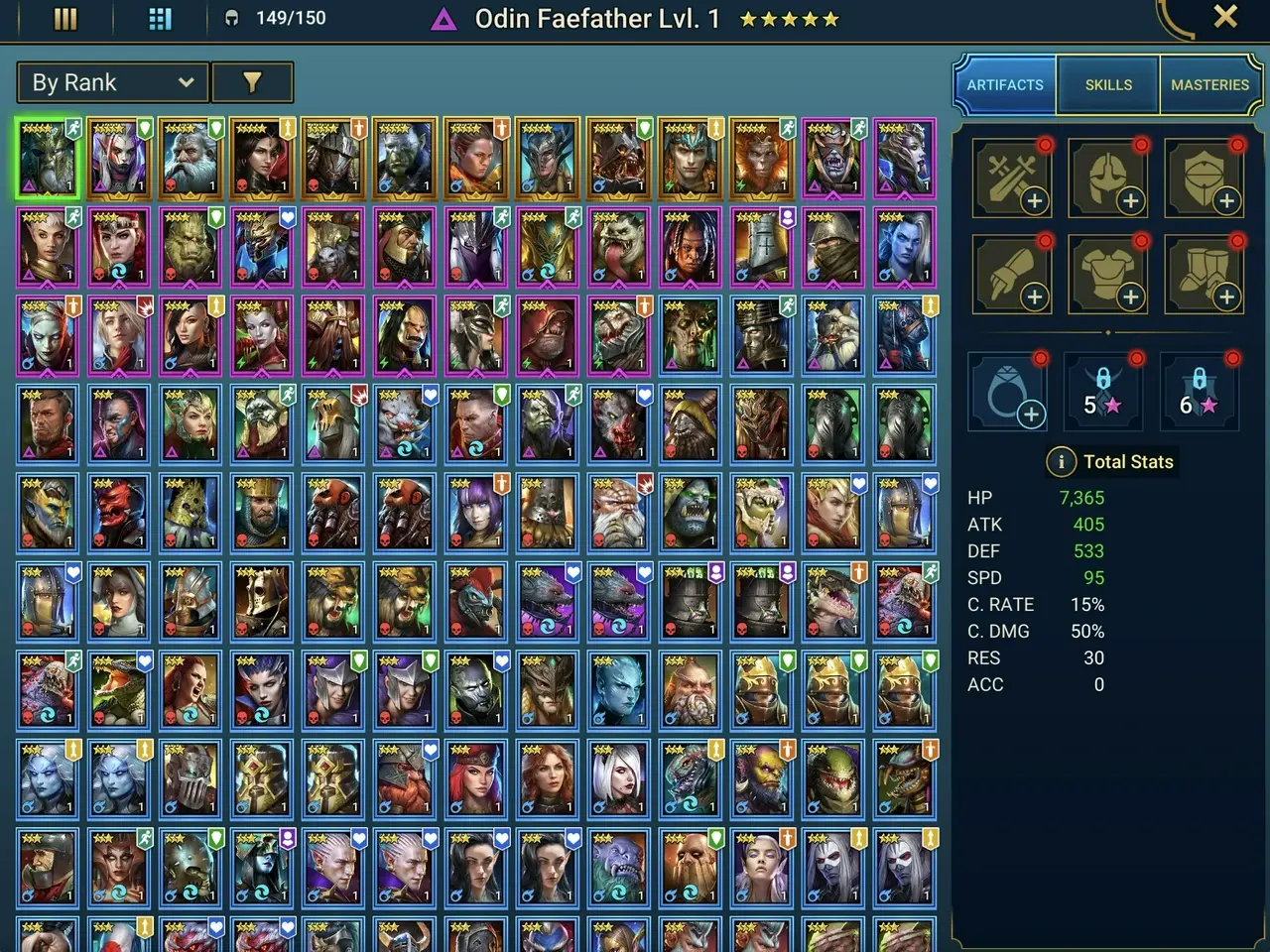Select the Odin Faefather champion portrait
This screenshot has height=952, width=1270.
coord(47,157)
